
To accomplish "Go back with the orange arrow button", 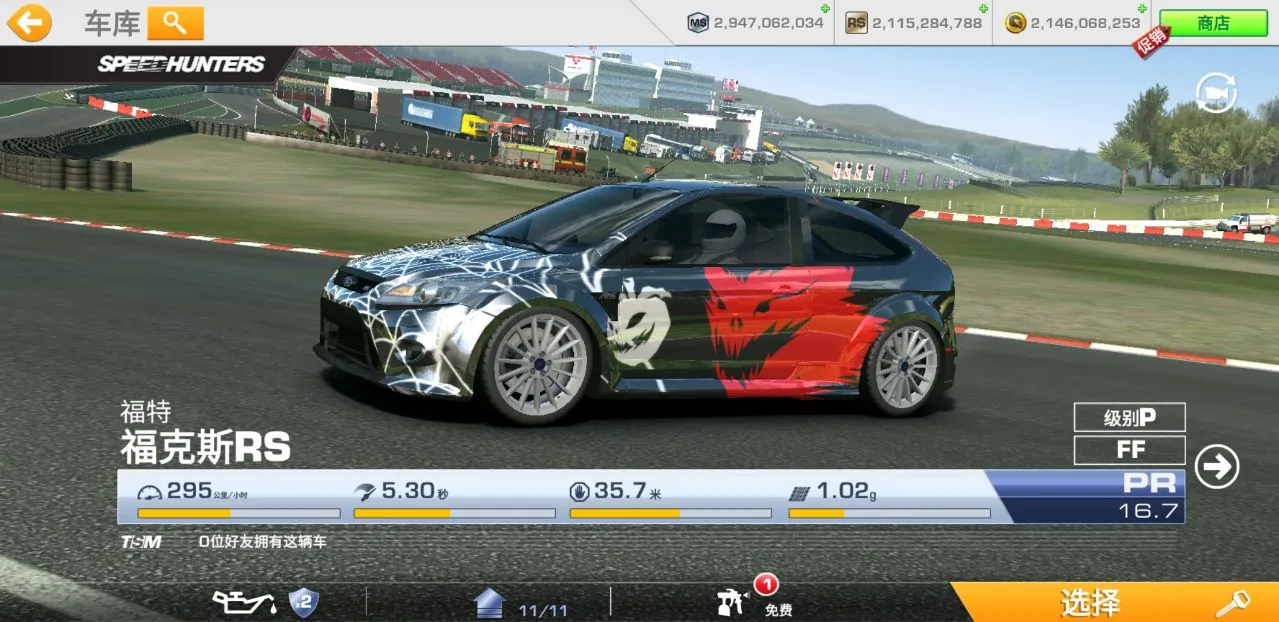I will tap(29, 22).
